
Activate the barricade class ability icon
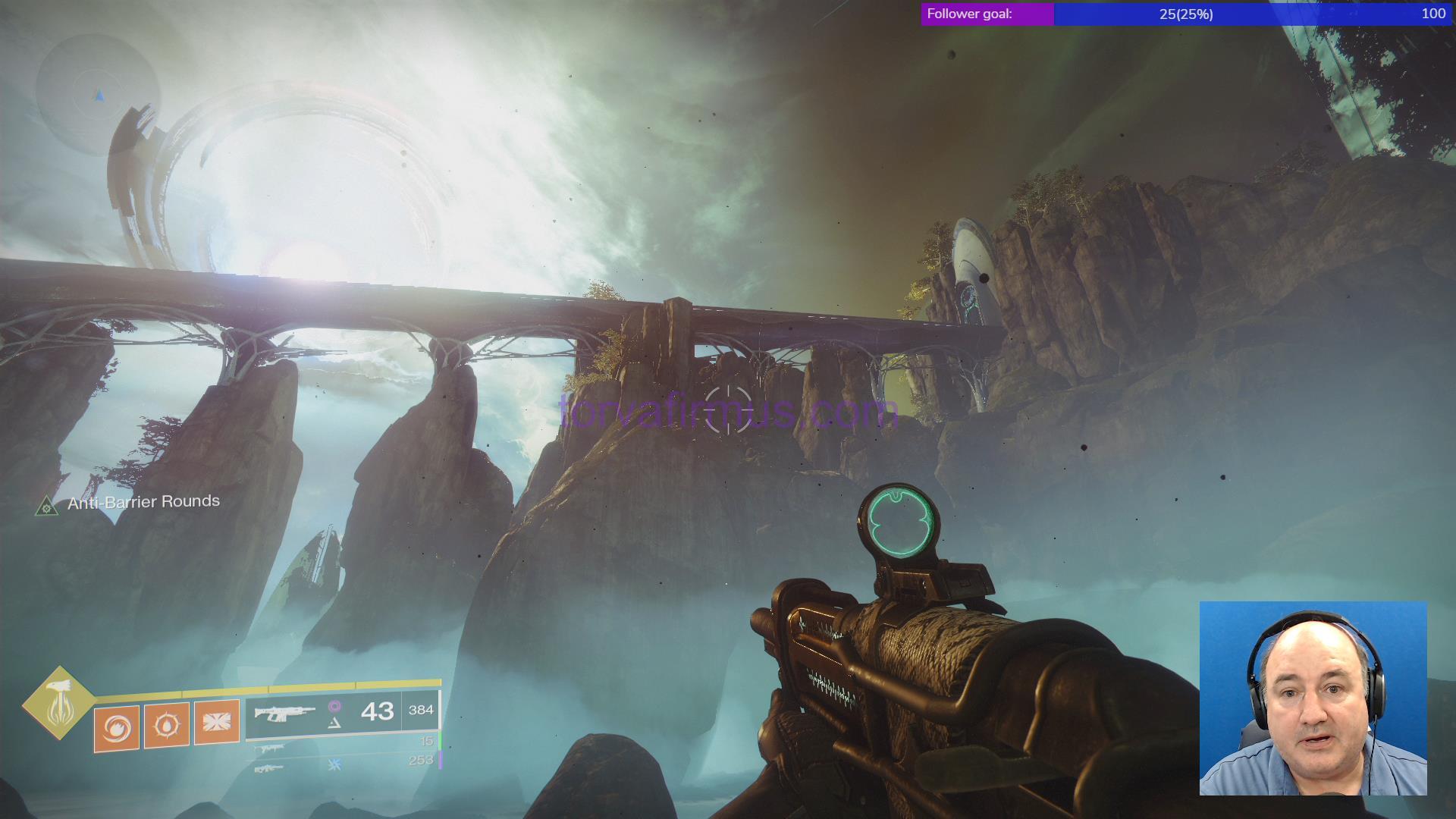217,721
